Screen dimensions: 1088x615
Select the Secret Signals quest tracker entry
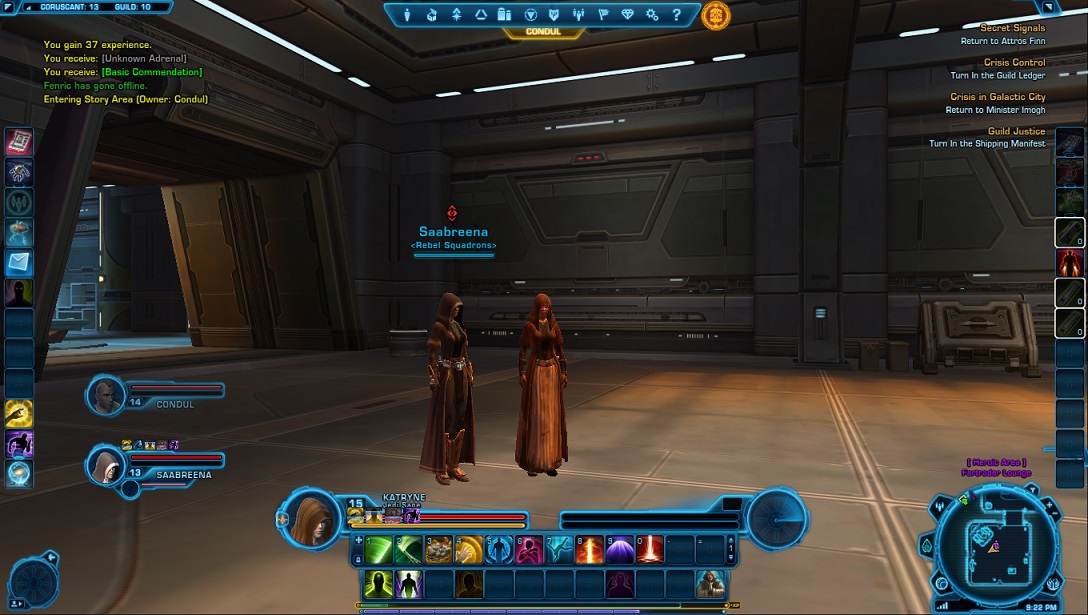coord(1012,29)
